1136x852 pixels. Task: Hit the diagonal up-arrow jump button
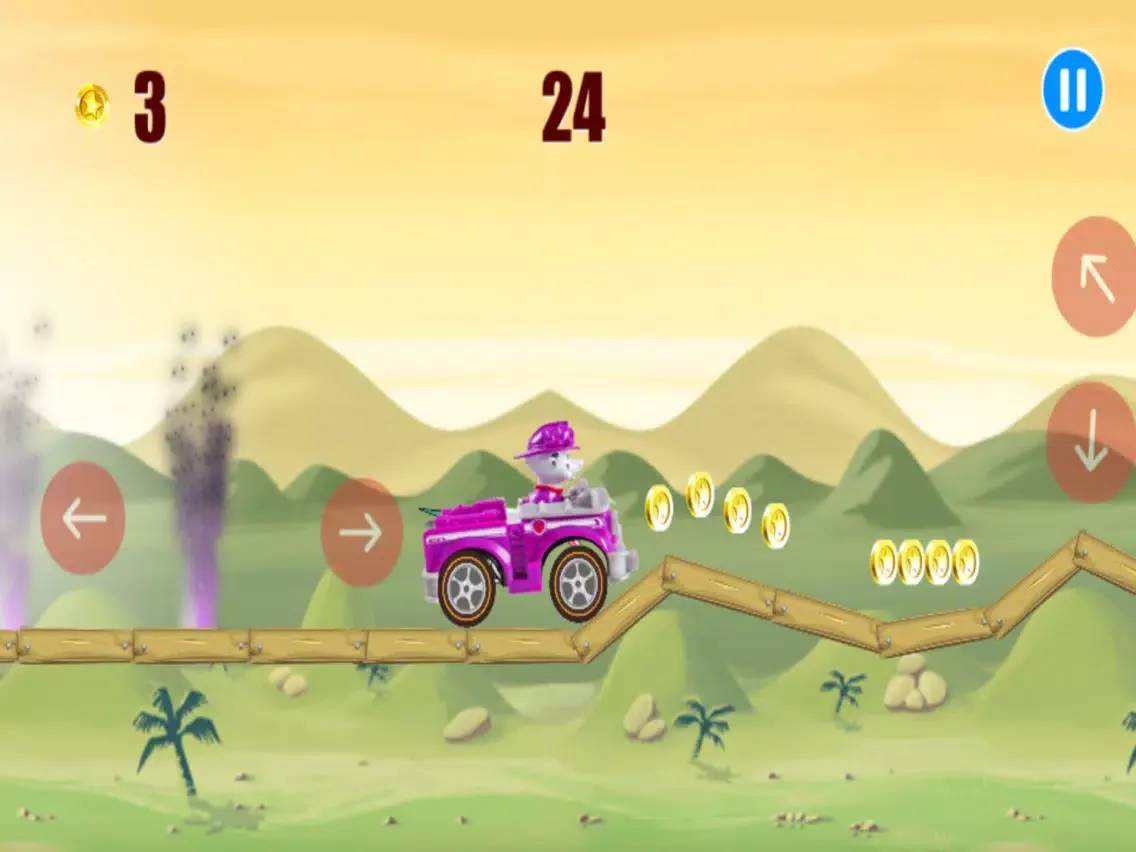(1096, 277)
